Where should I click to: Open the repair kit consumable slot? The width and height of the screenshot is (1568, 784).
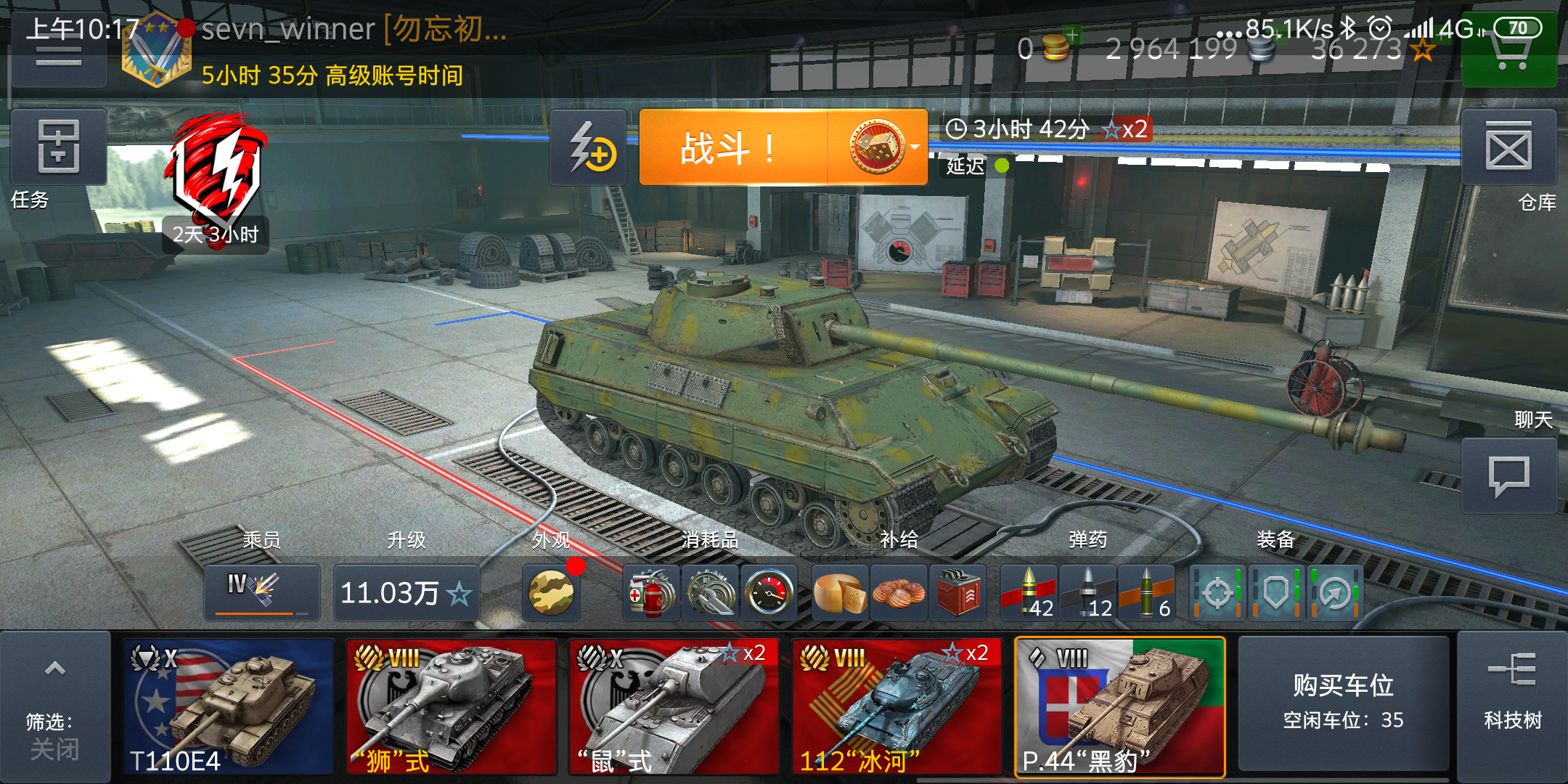click(x=710, y=593)
